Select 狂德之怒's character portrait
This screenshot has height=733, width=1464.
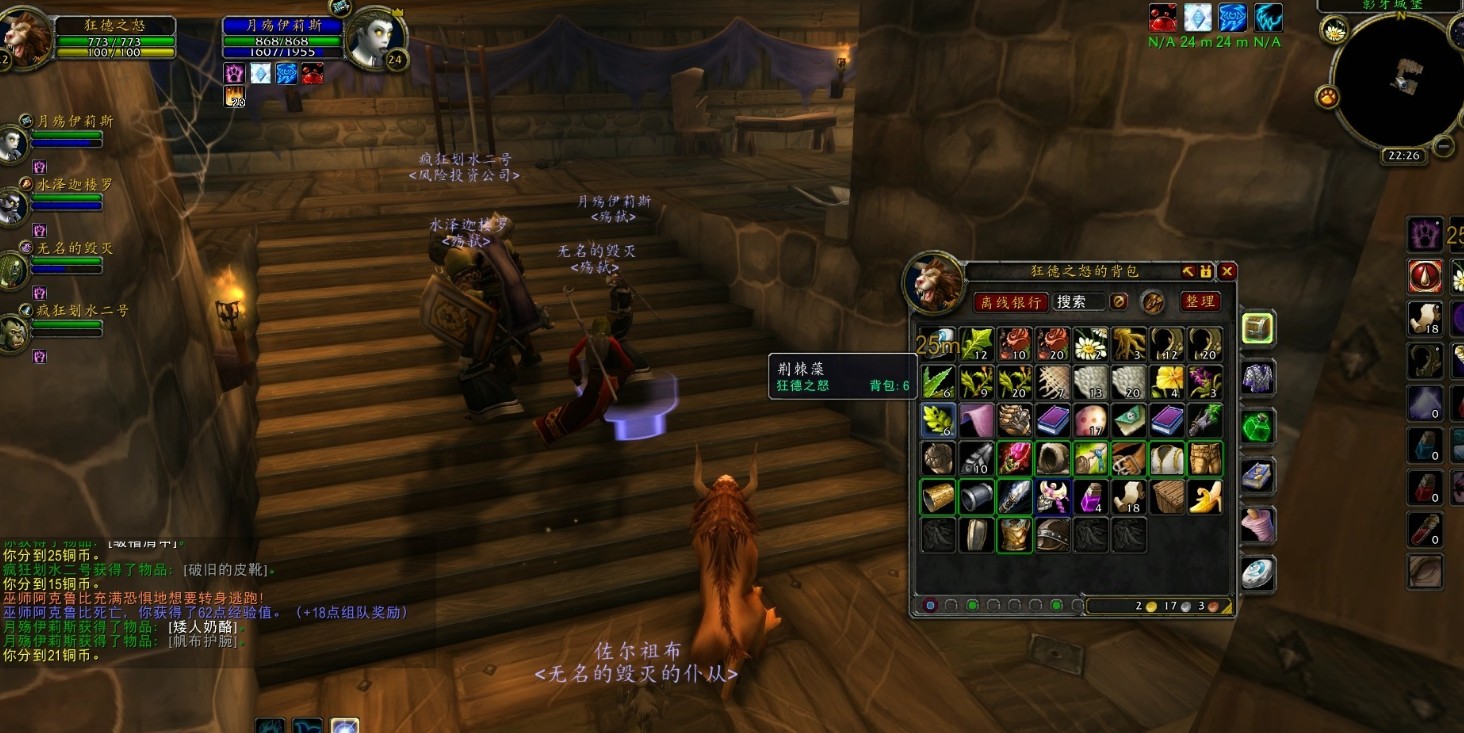(27, 35)
